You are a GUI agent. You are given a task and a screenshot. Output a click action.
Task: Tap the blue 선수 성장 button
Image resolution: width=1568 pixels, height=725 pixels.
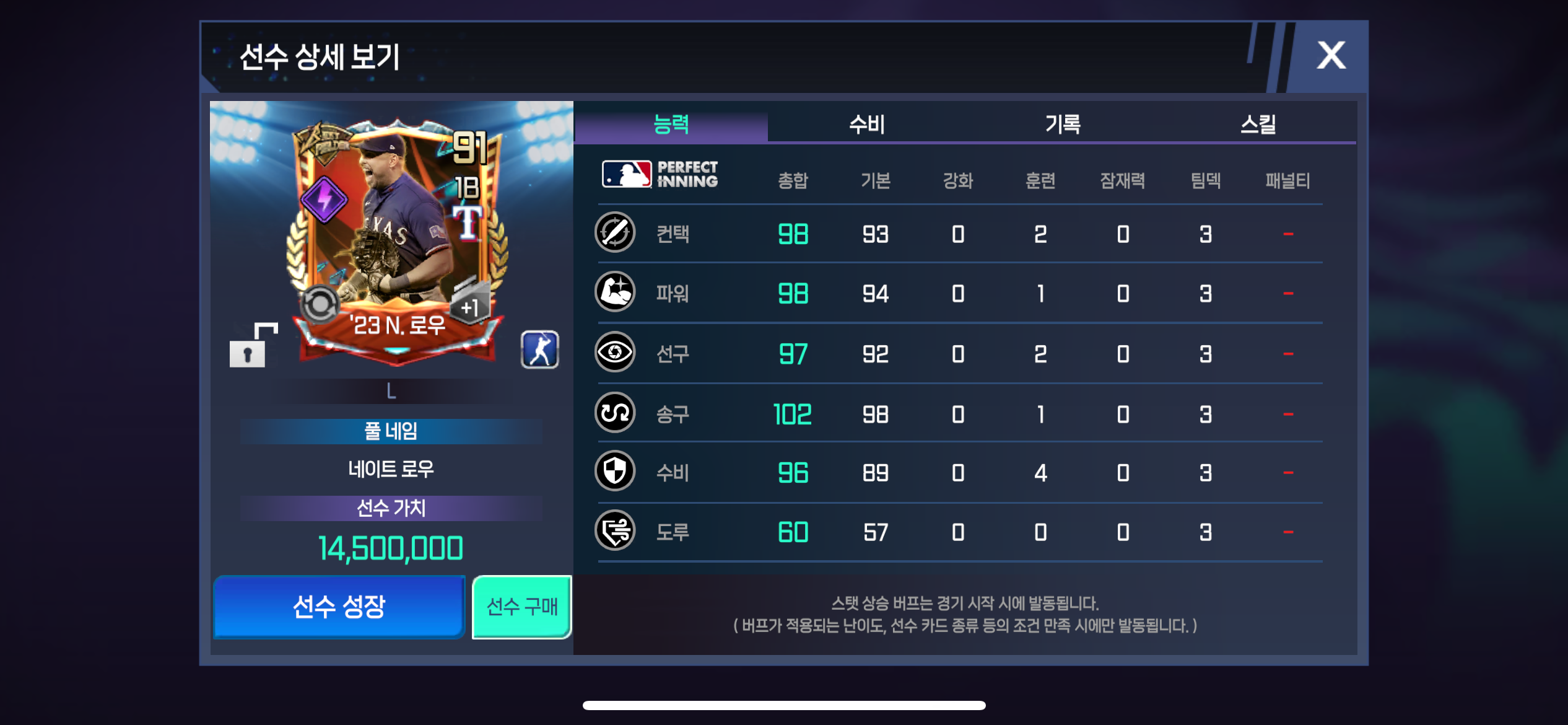click(x=339, y=607)
